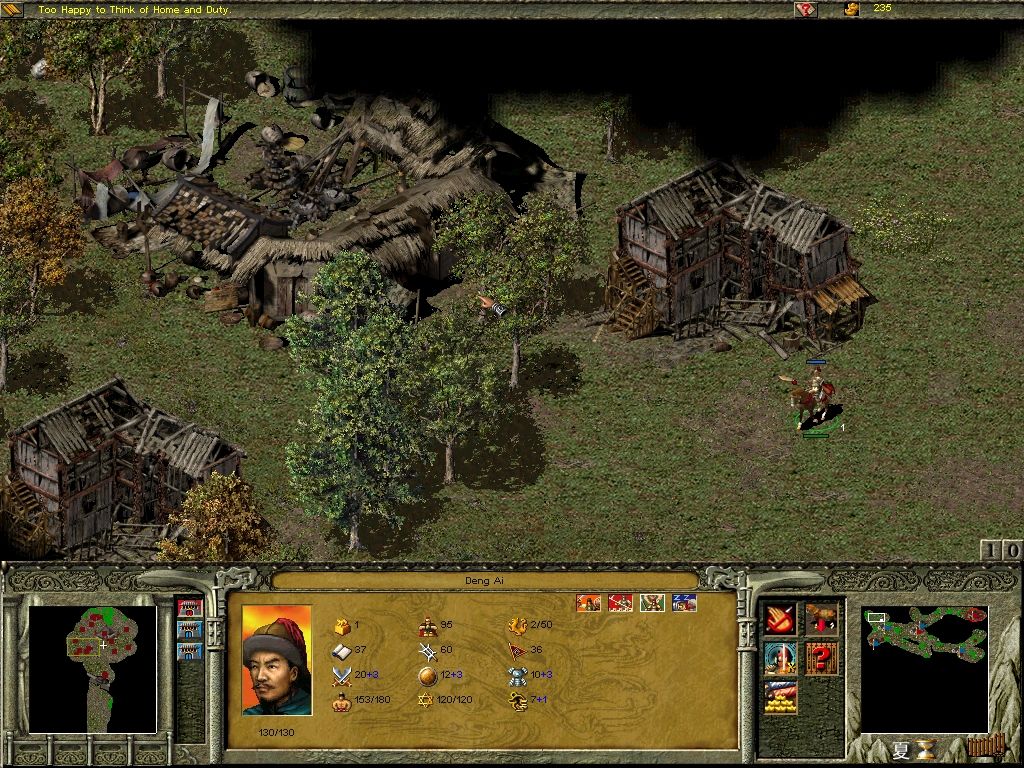Click the world overview minimap
This screenshot has height=768, width=1024.
(x=924, y=668)
